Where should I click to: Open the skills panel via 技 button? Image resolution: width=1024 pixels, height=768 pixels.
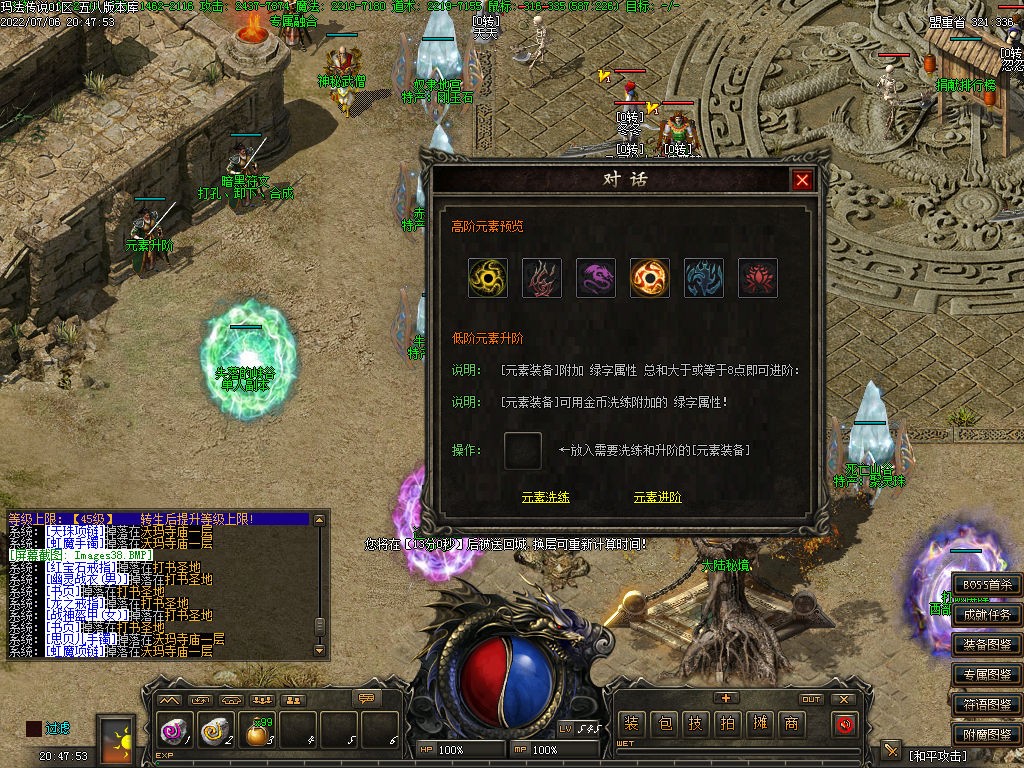(x=696, y=723)
